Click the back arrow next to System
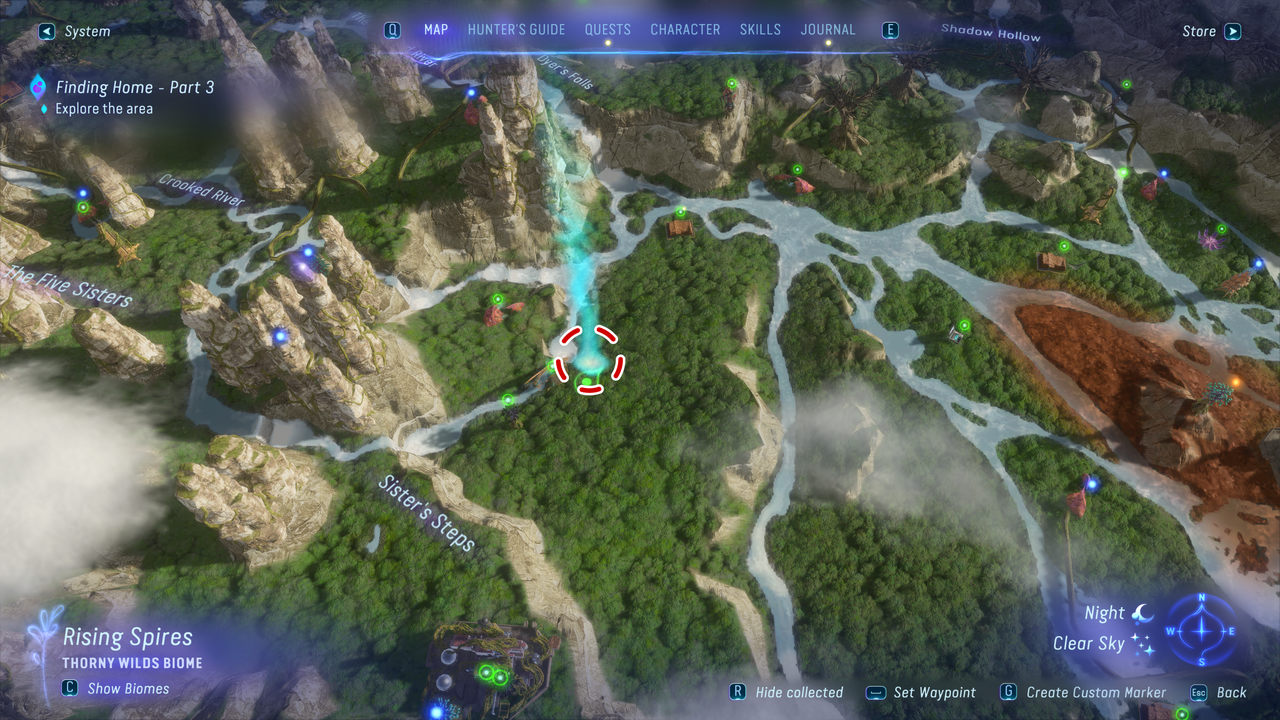 pyautogui.click(x=46, y=31)
